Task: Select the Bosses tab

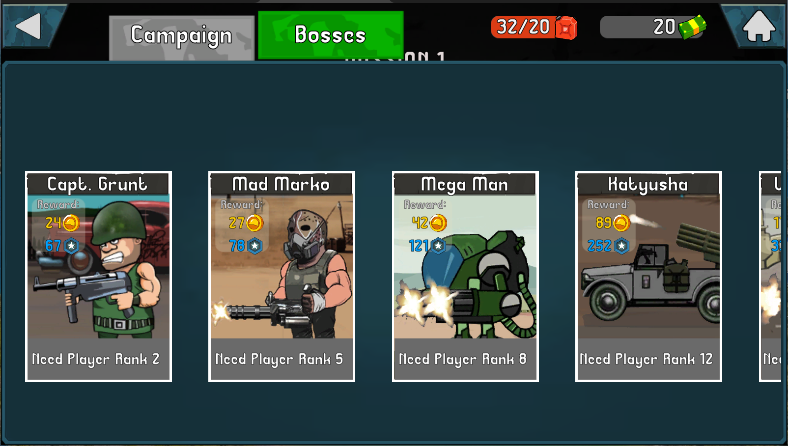Action: [x=330, y=35]
